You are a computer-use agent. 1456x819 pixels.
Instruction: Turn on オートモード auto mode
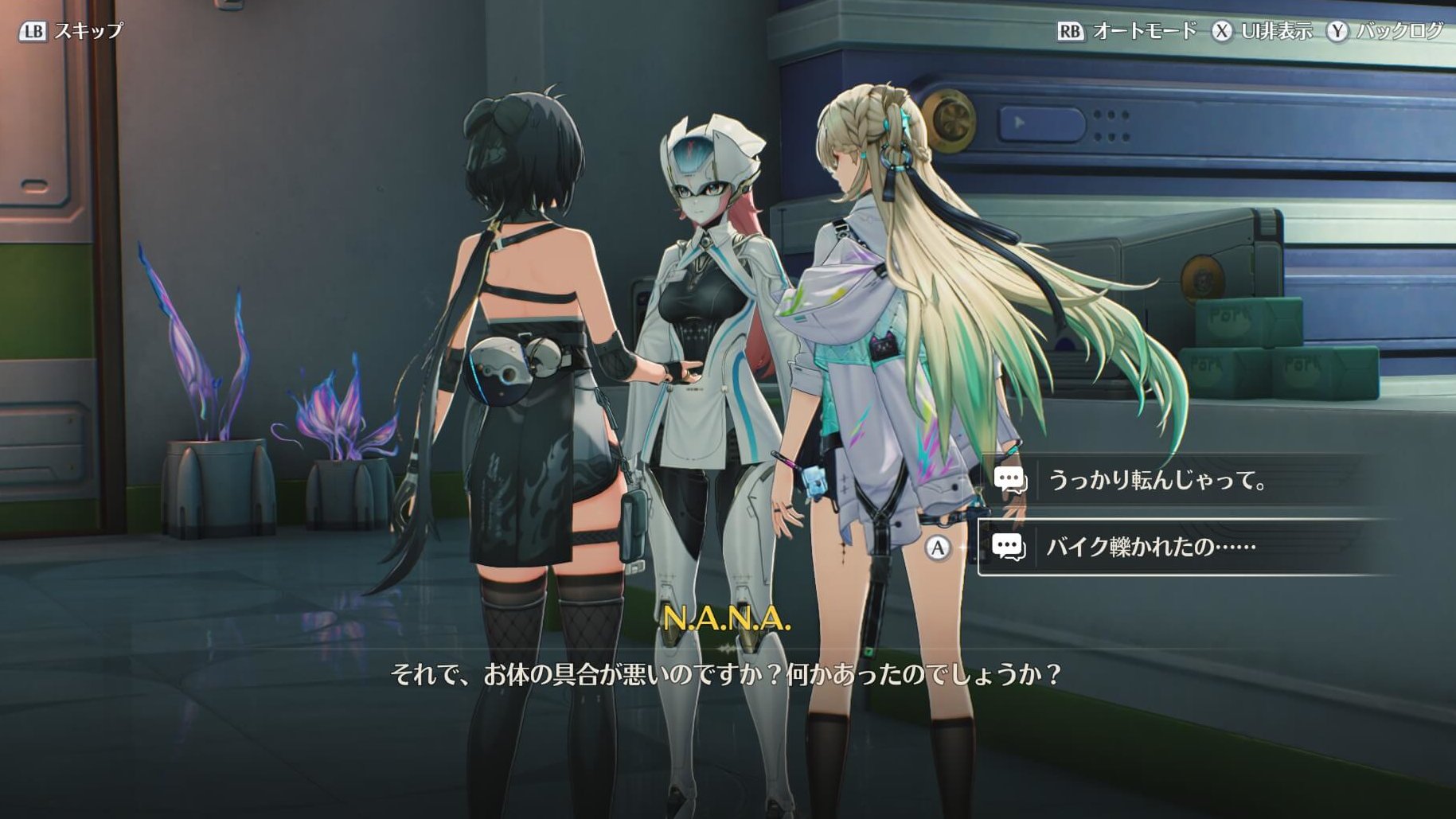click(x=1127, y=31)
